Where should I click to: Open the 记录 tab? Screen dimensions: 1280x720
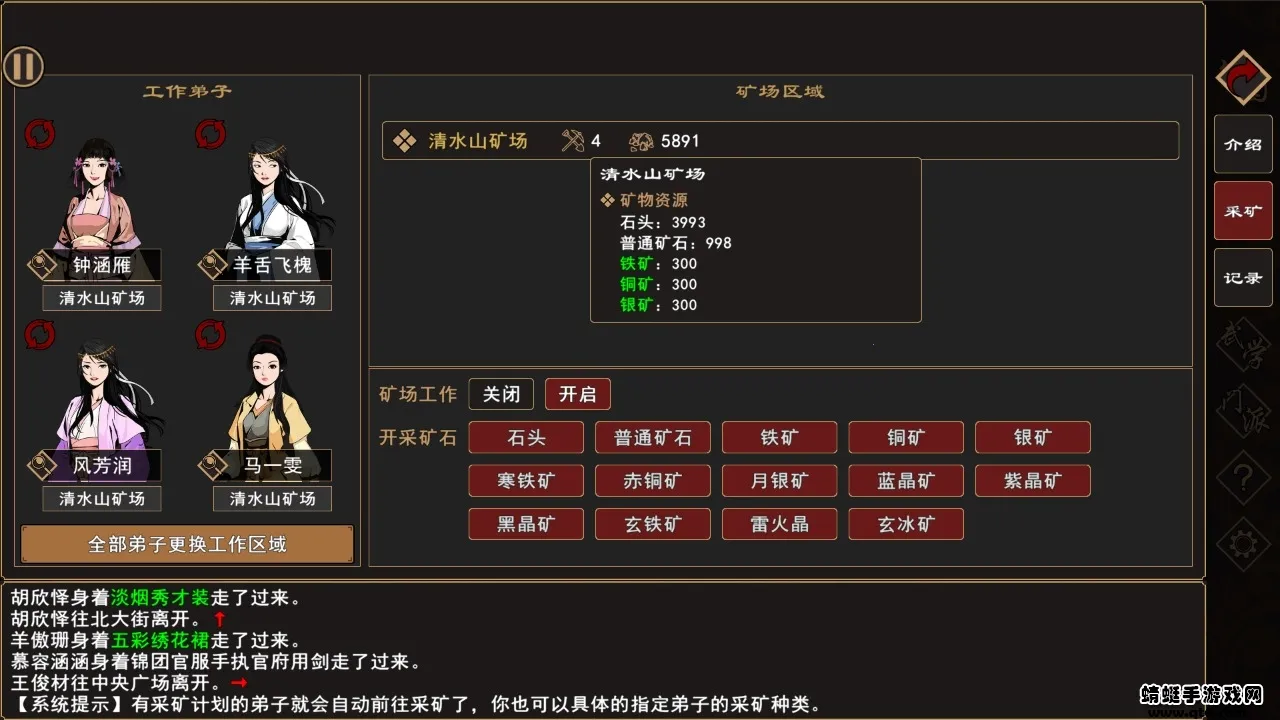coord(1242,277)
